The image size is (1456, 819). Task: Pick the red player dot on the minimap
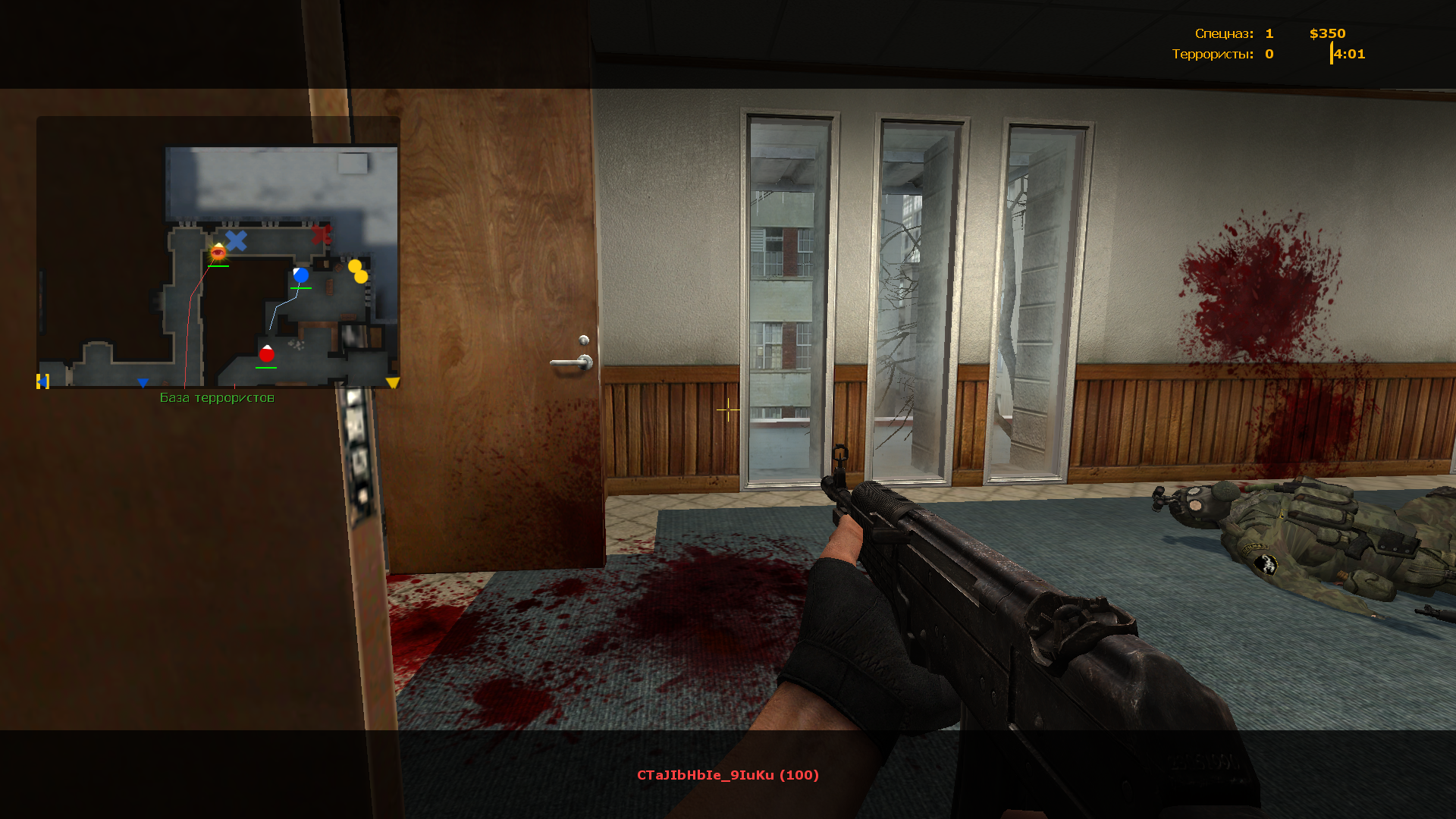[266, 354]
